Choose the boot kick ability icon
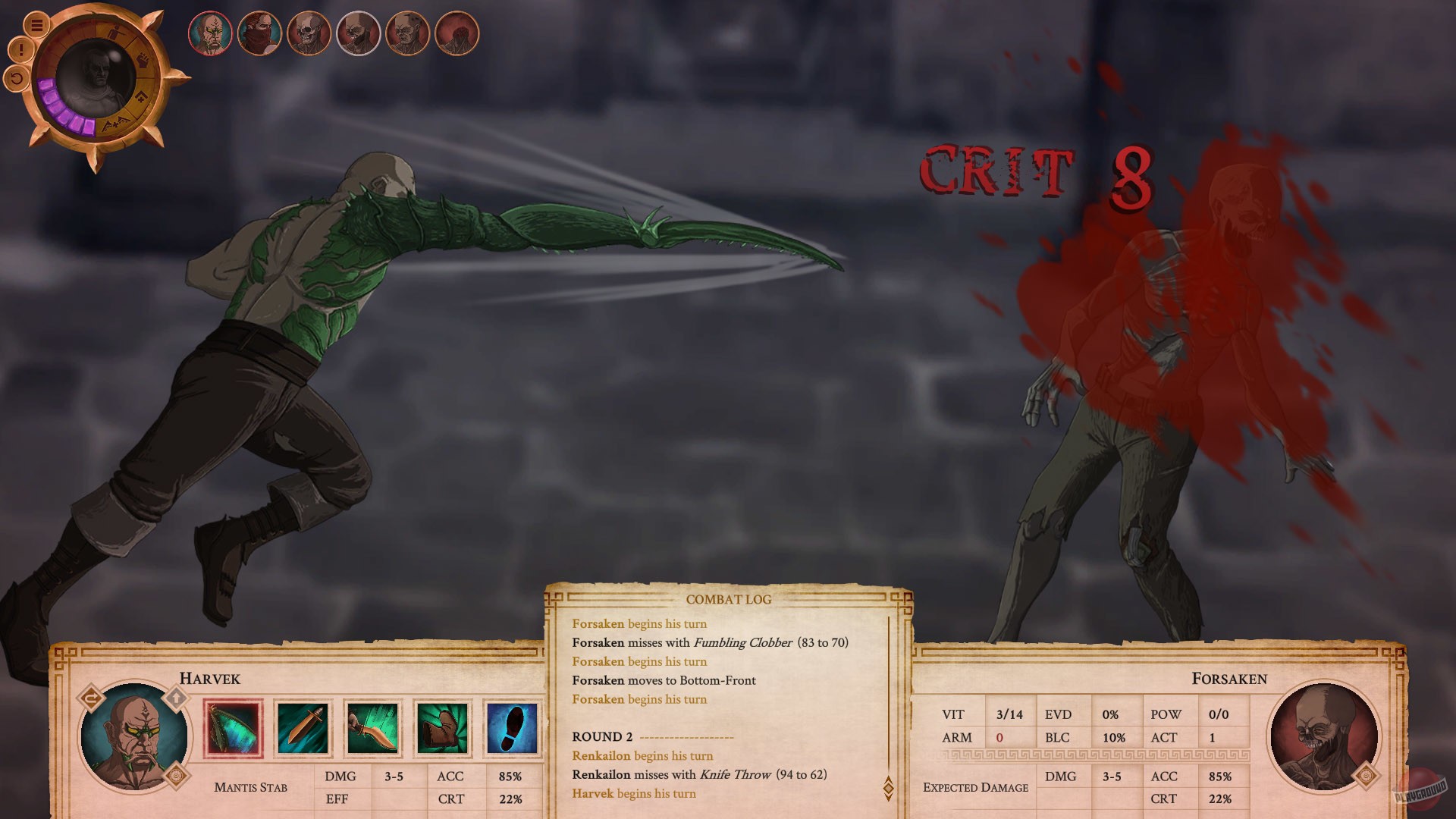The image size is (1456, 819). [444, 726]
